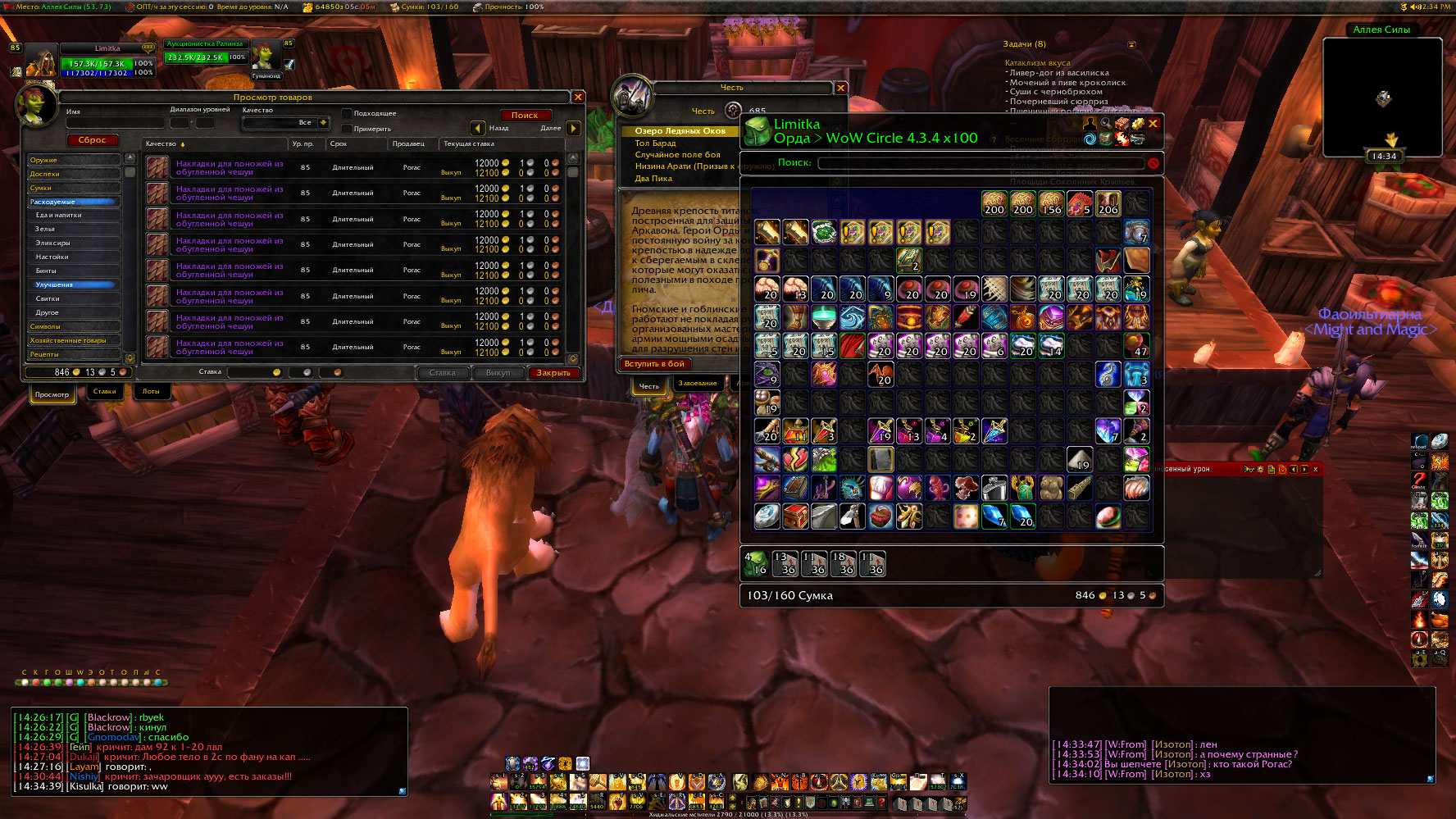Choose the Зелья subcategory
The width and height of the screenshot is (1456, 819).
coord(73,230)
